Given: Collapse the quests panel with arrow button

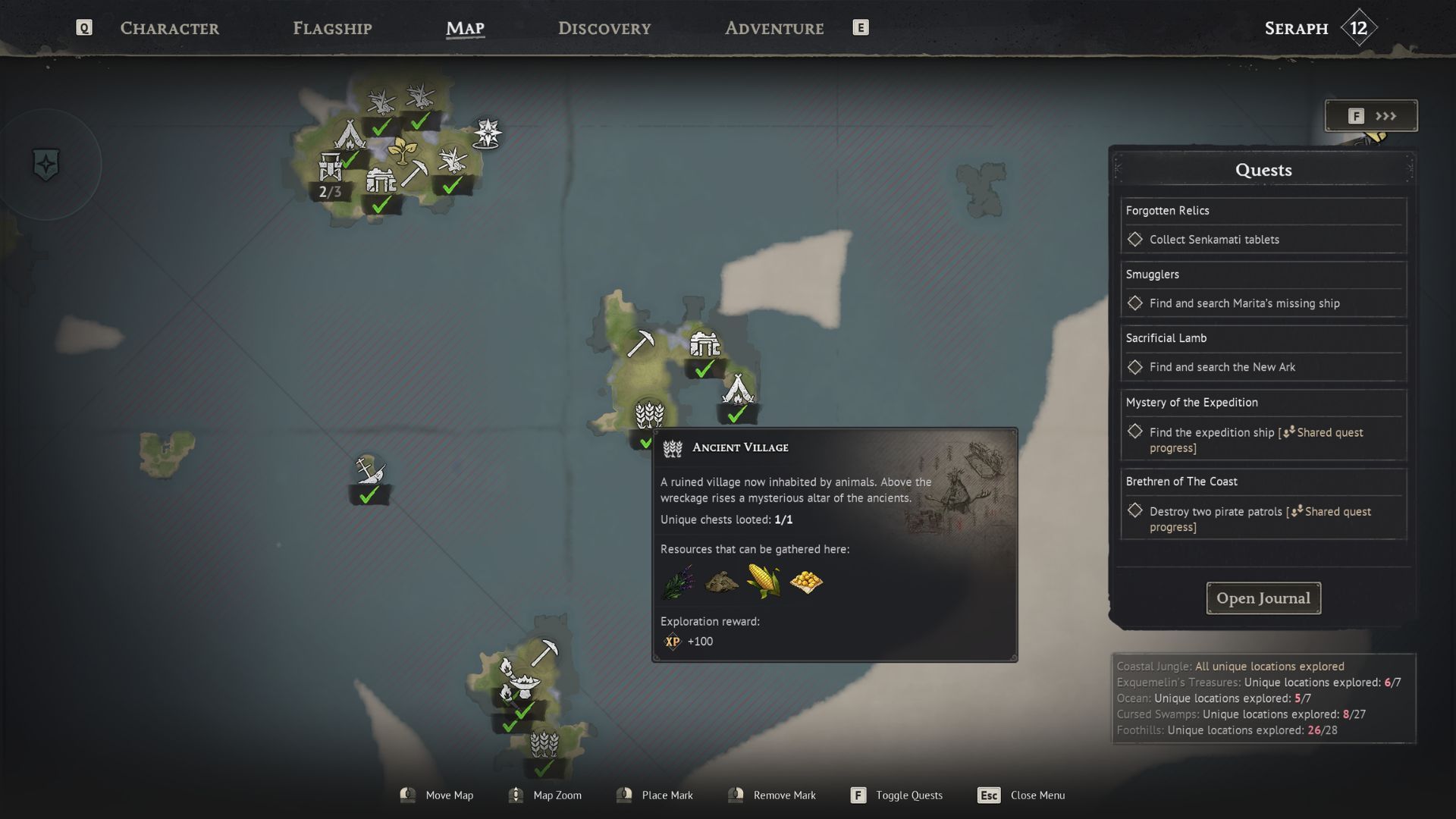Looking at the screenshot, I should [x=1371, y=116].
